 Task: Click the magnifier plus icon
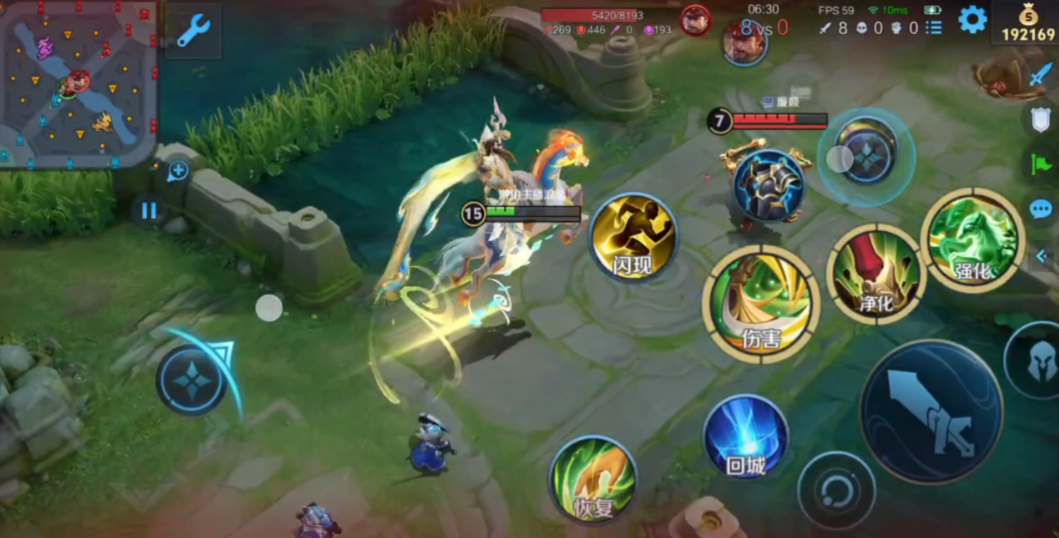coord(177,171)
